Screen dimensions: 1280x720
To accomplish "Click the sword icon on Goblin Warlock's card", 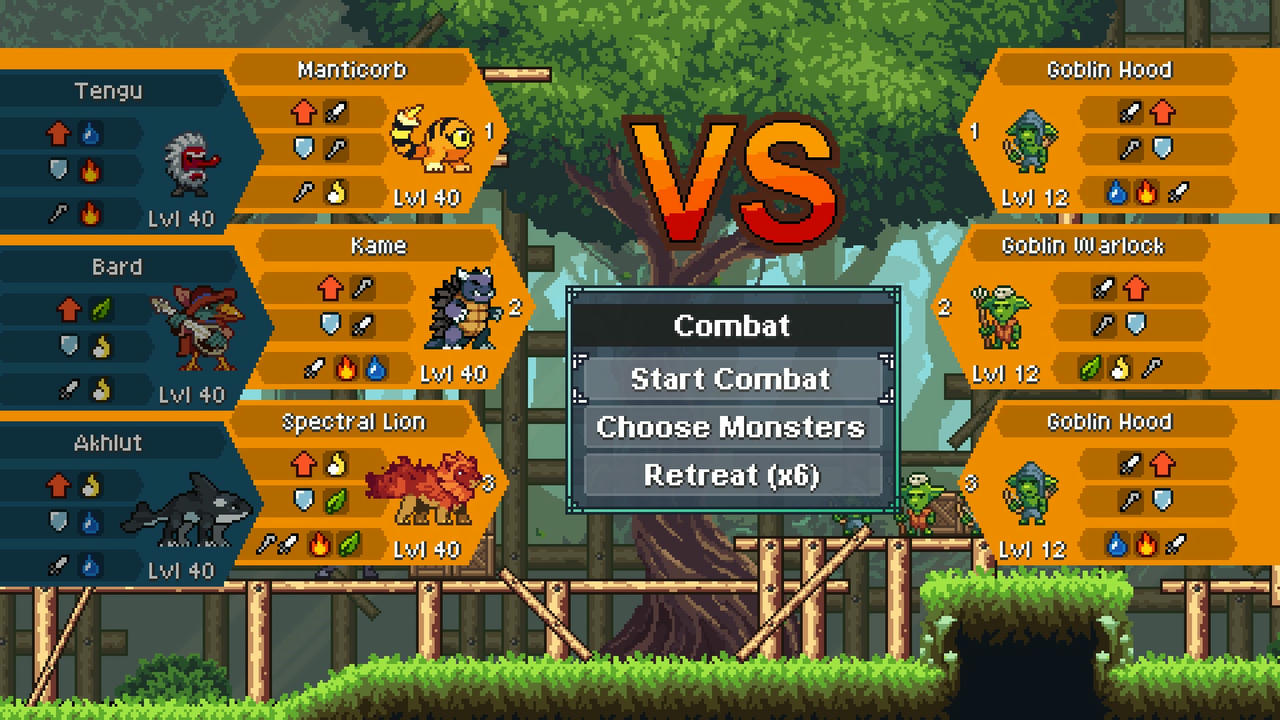I will coord(1104,287).
